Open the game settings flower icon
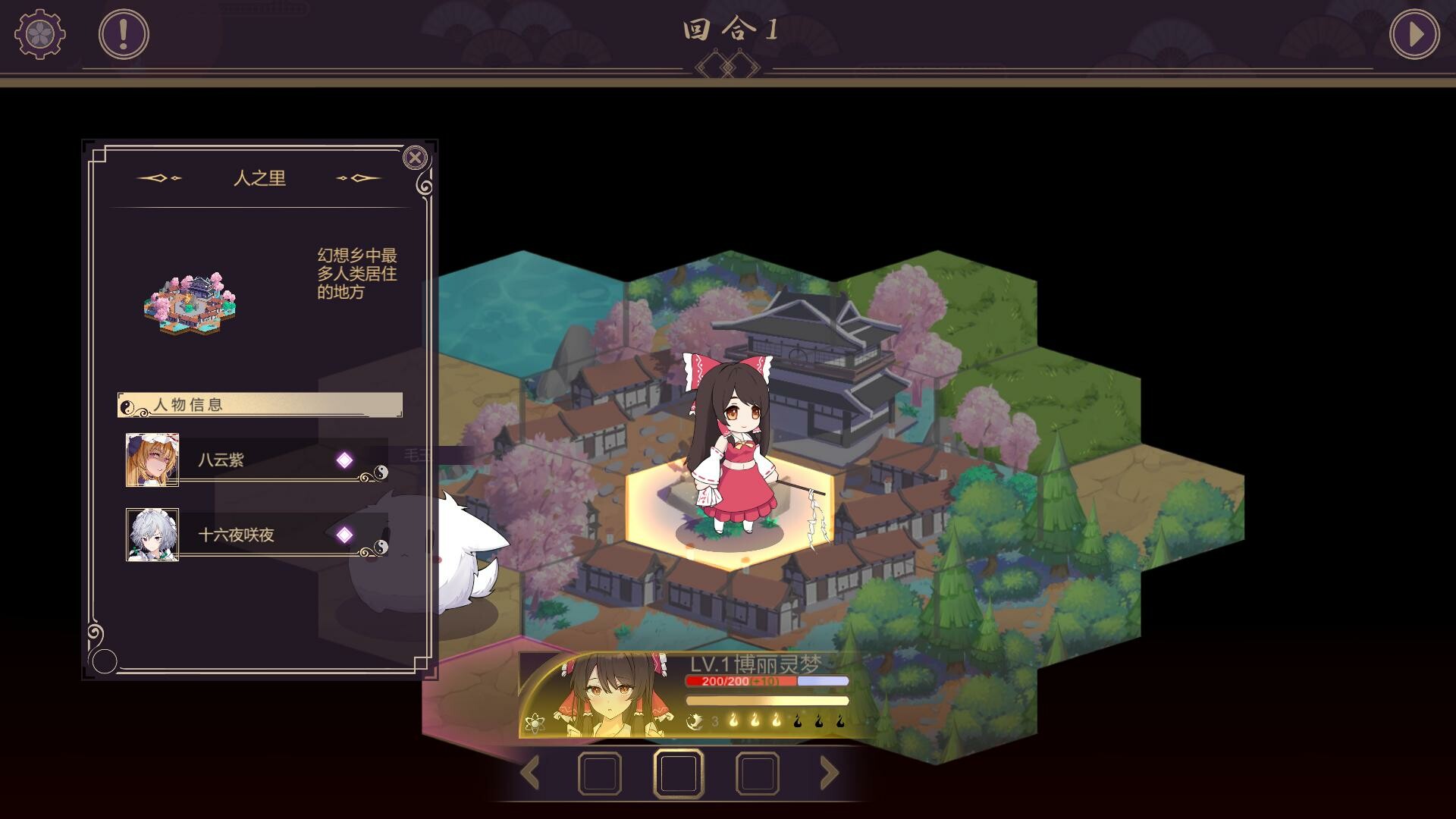This screenshot has width=1456, height=819. 39,32
